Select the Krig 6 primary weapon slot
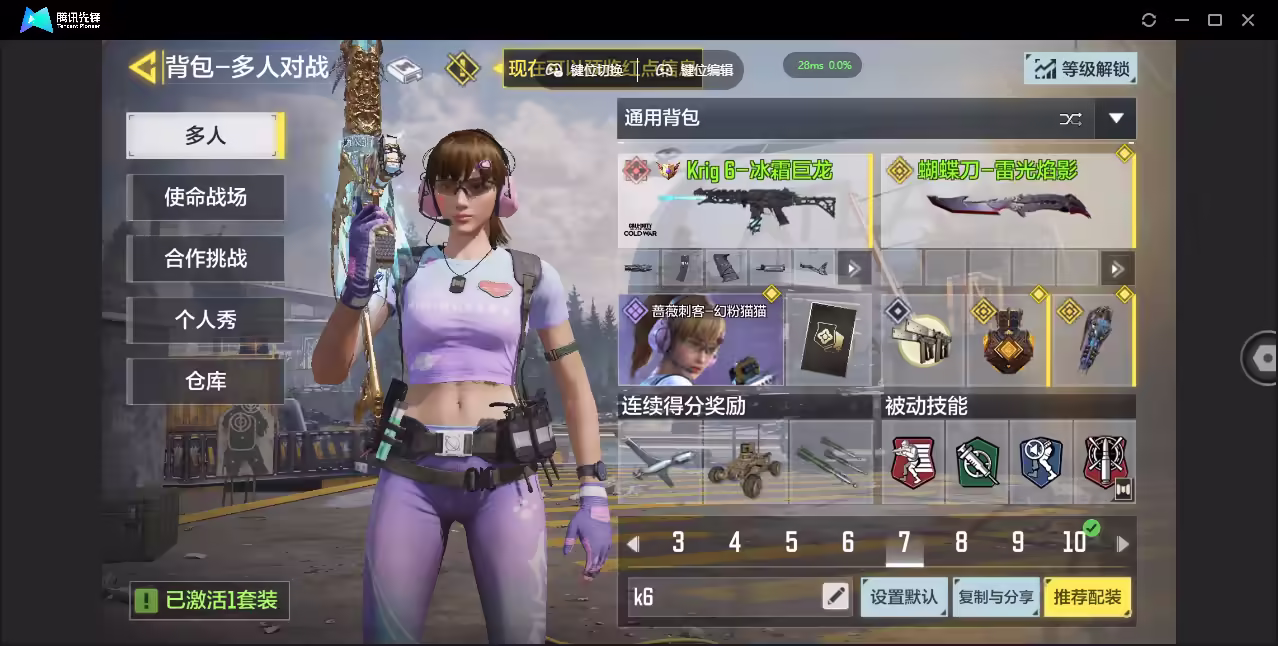This screenshot has height=646, width=1278. [744, 200]
